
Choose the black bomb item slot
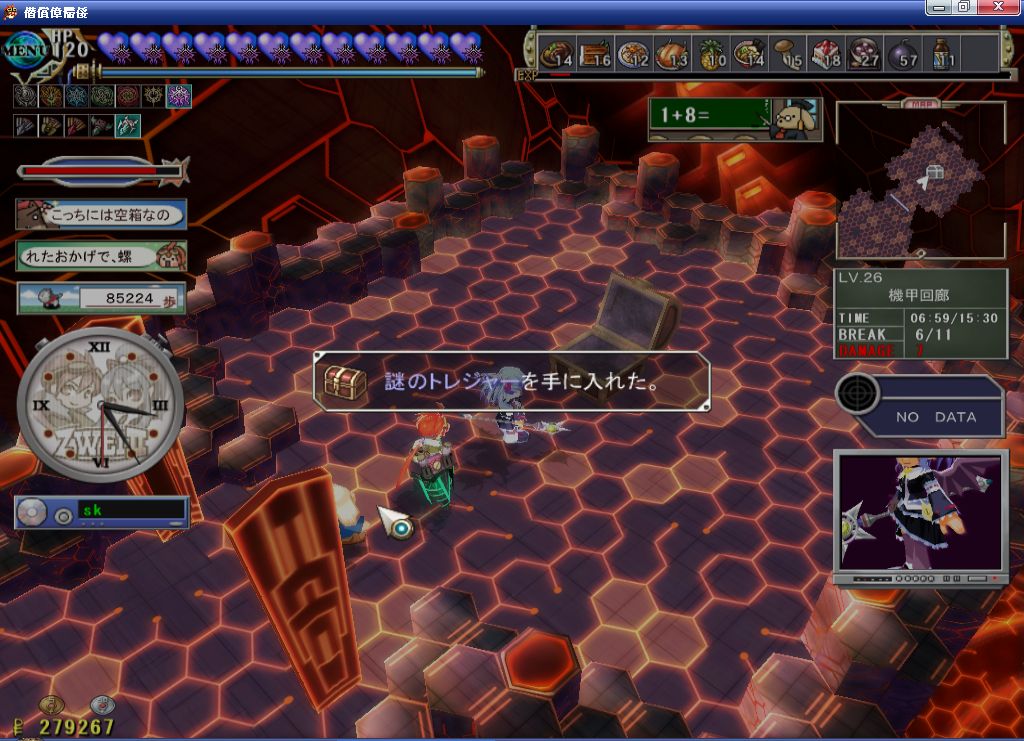click(902, 53)
